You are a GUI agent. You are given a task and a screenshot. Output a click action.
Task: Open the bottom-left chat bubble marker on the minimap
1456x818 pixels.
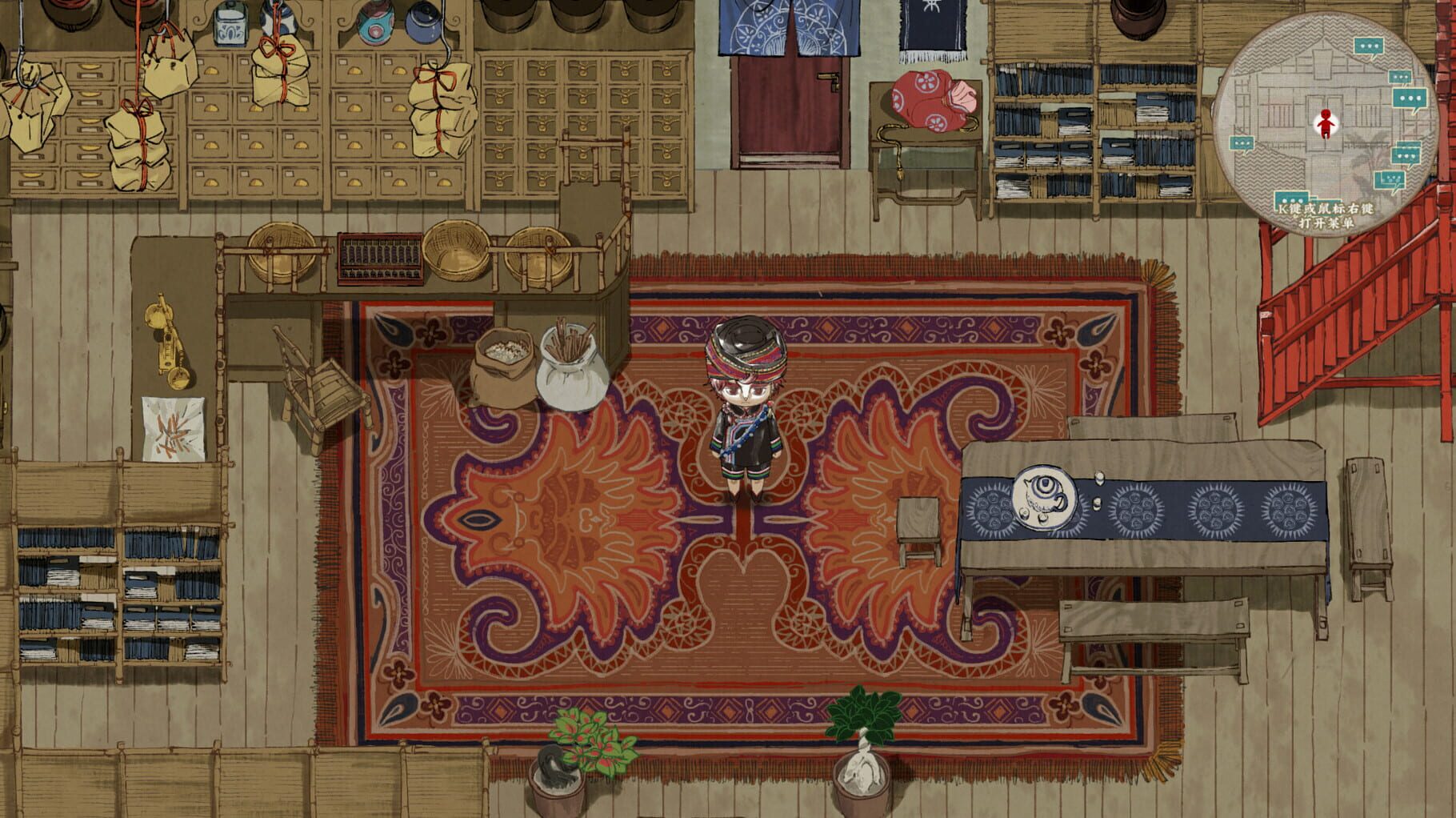[1291, 198]
